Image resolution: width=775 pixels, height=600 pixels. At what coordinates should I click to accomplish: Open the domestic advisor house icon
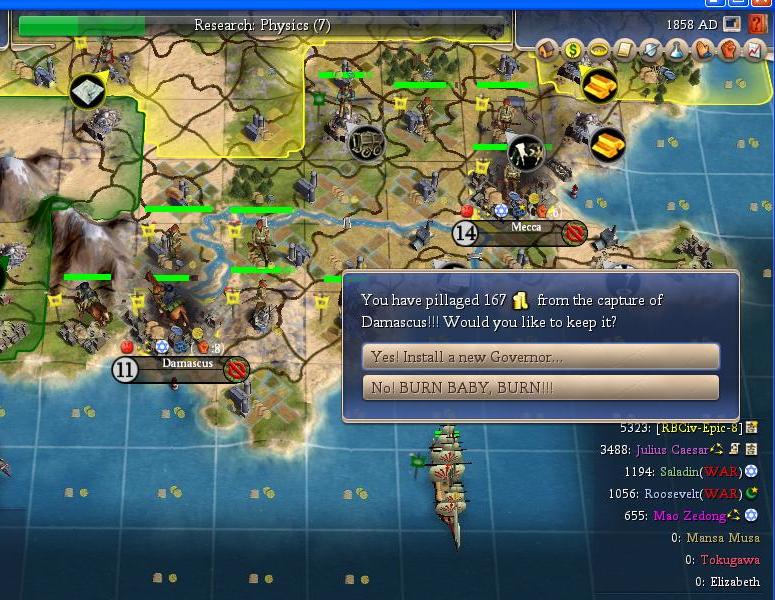pos(547,48)
